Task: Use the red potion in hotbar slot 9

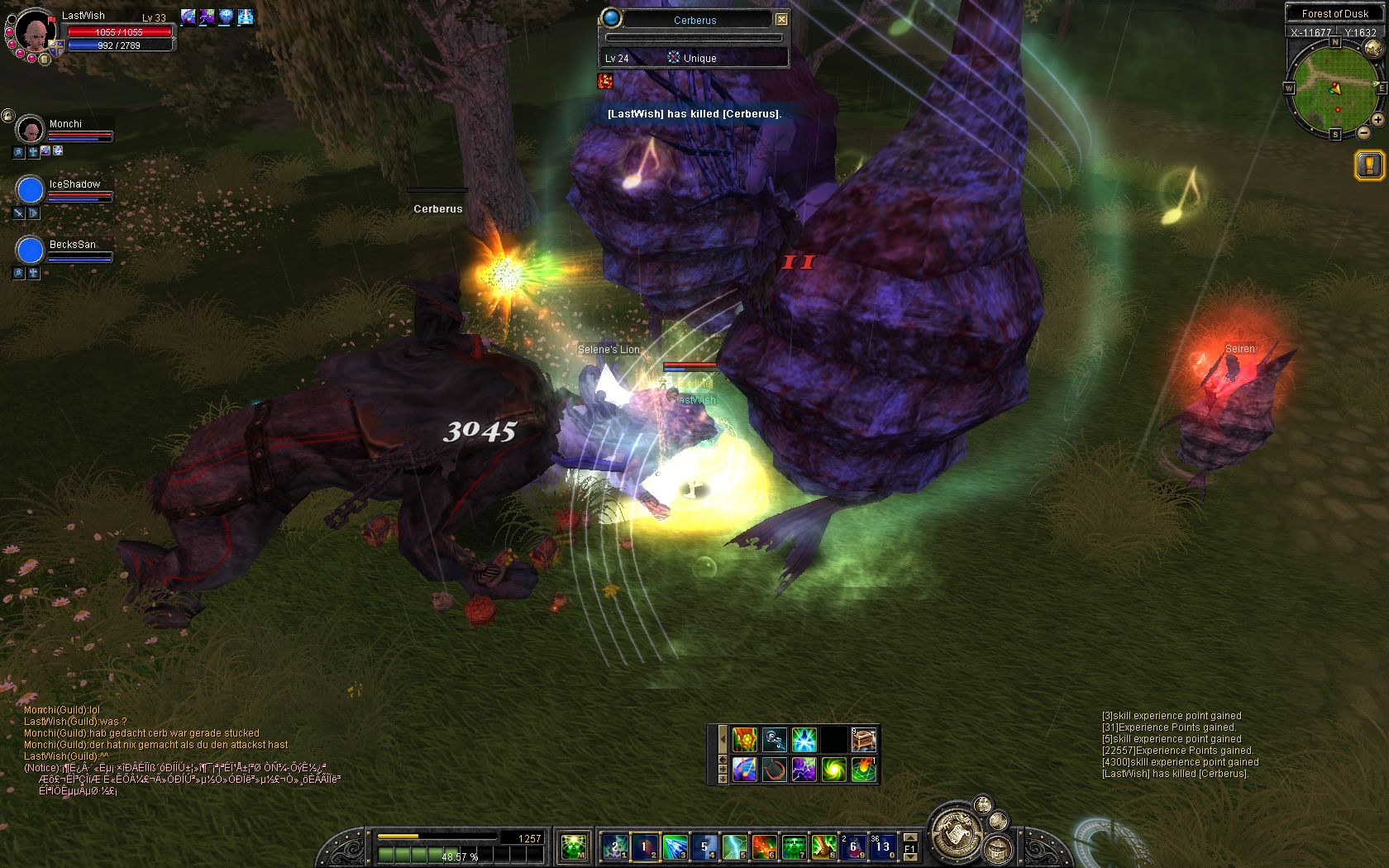Action: tap(852, 847)
